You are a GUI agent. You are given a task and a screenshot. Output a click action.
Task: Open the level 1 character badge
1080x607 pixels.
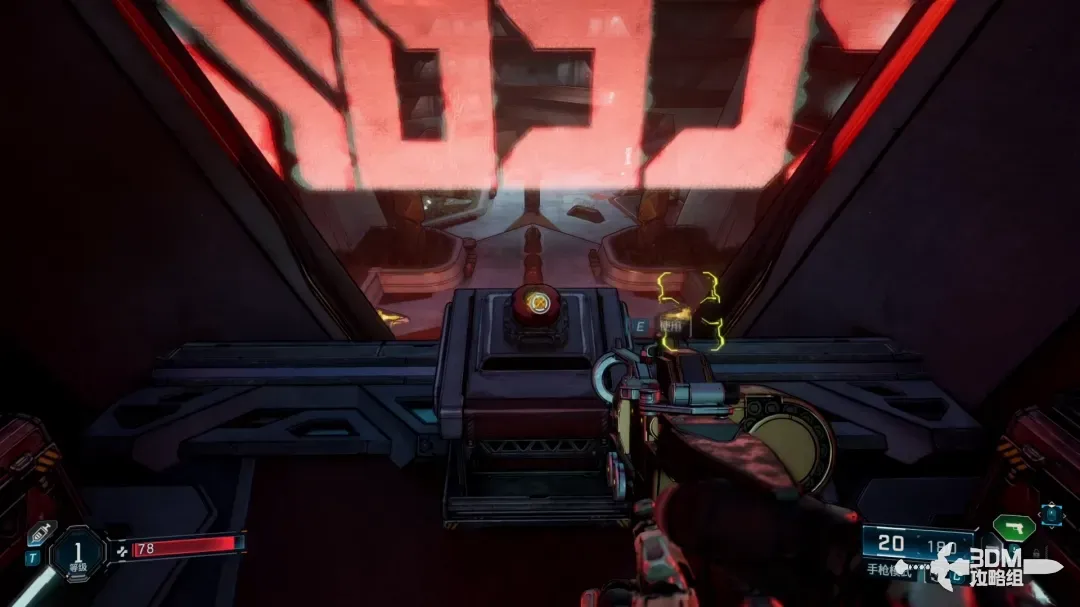(x=78, y=554)
